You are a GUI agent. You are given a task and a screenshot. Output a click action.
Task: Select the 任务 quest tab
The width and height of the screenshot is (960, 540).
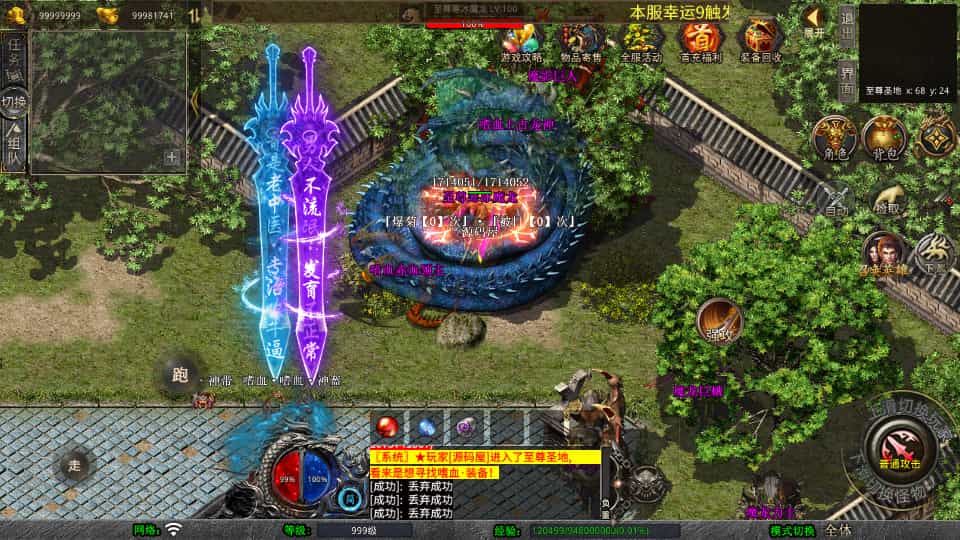15,58
